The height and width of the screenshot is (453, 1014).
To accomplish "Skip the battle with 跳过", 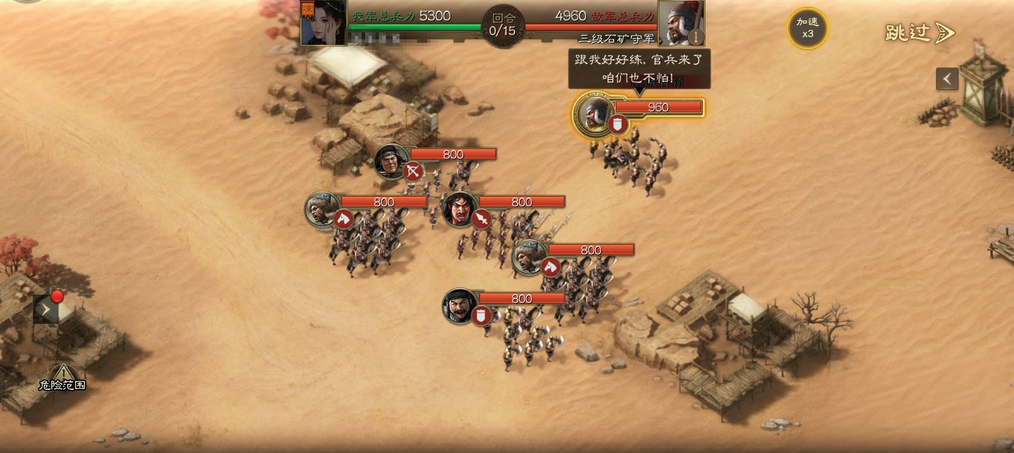I will pos(919,33).
